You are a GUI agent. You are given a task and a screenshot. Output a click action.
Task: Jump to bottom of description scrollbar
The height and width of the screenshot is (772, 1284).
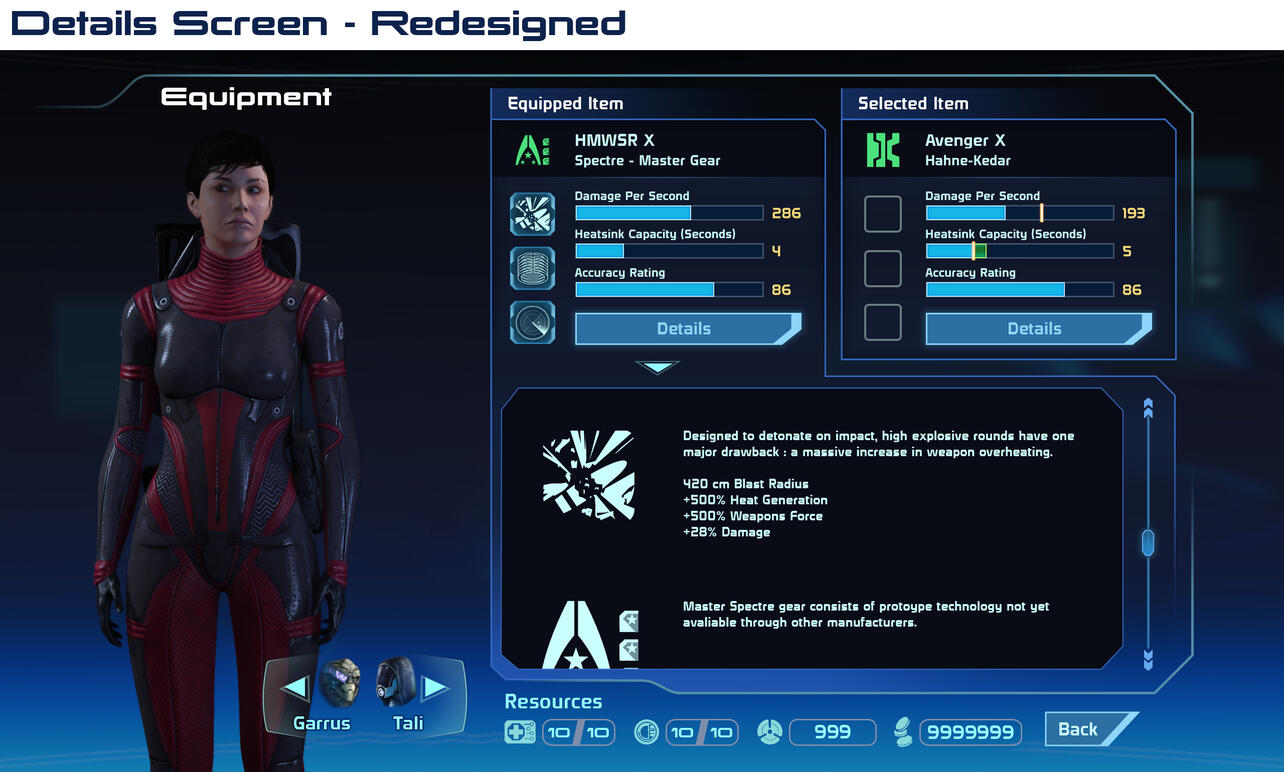point(1148,658)
